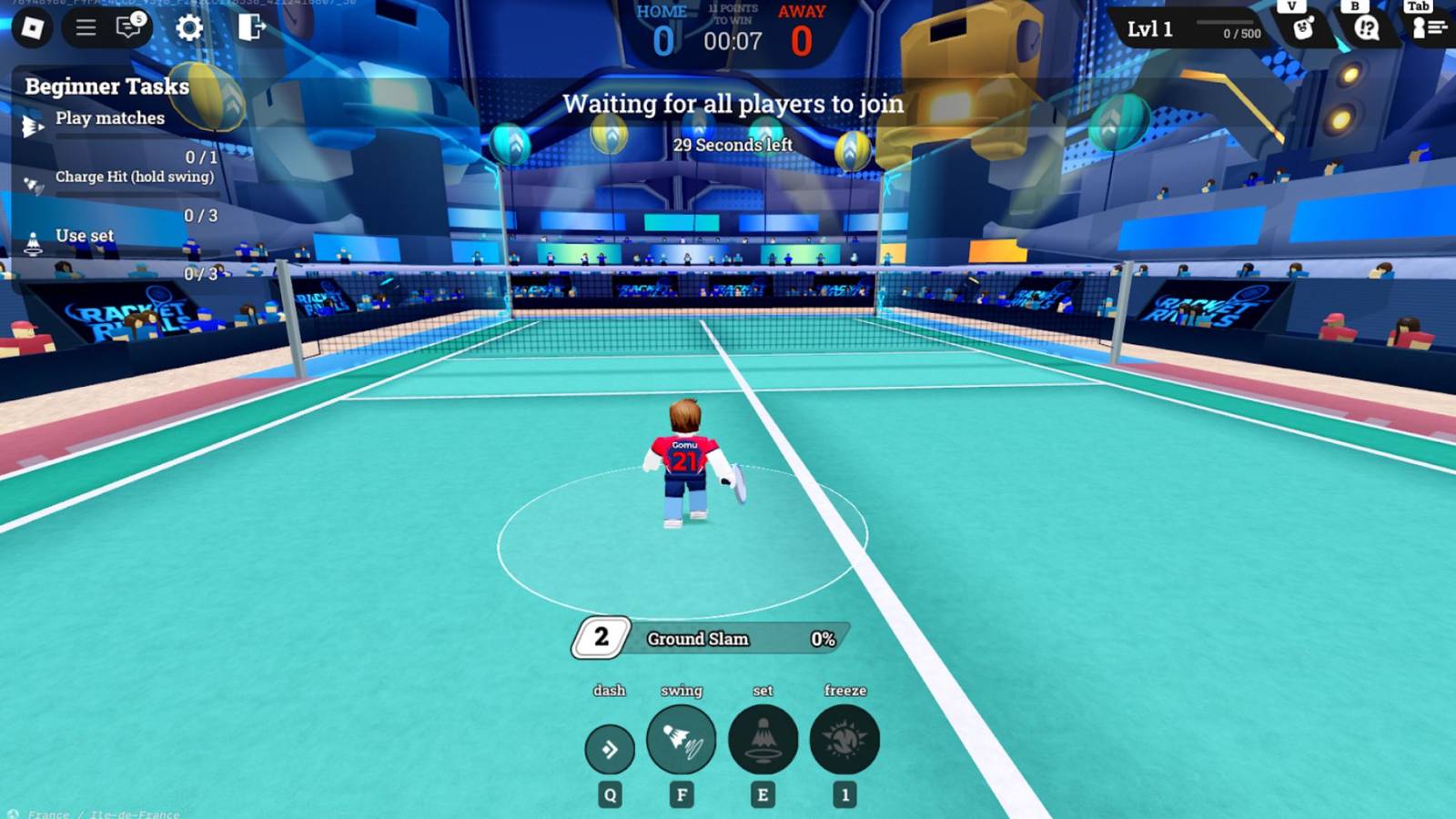1456x819 pixels.
Task: Open the hamburger menu next to Roblox logo
Action: coord(84,28)
